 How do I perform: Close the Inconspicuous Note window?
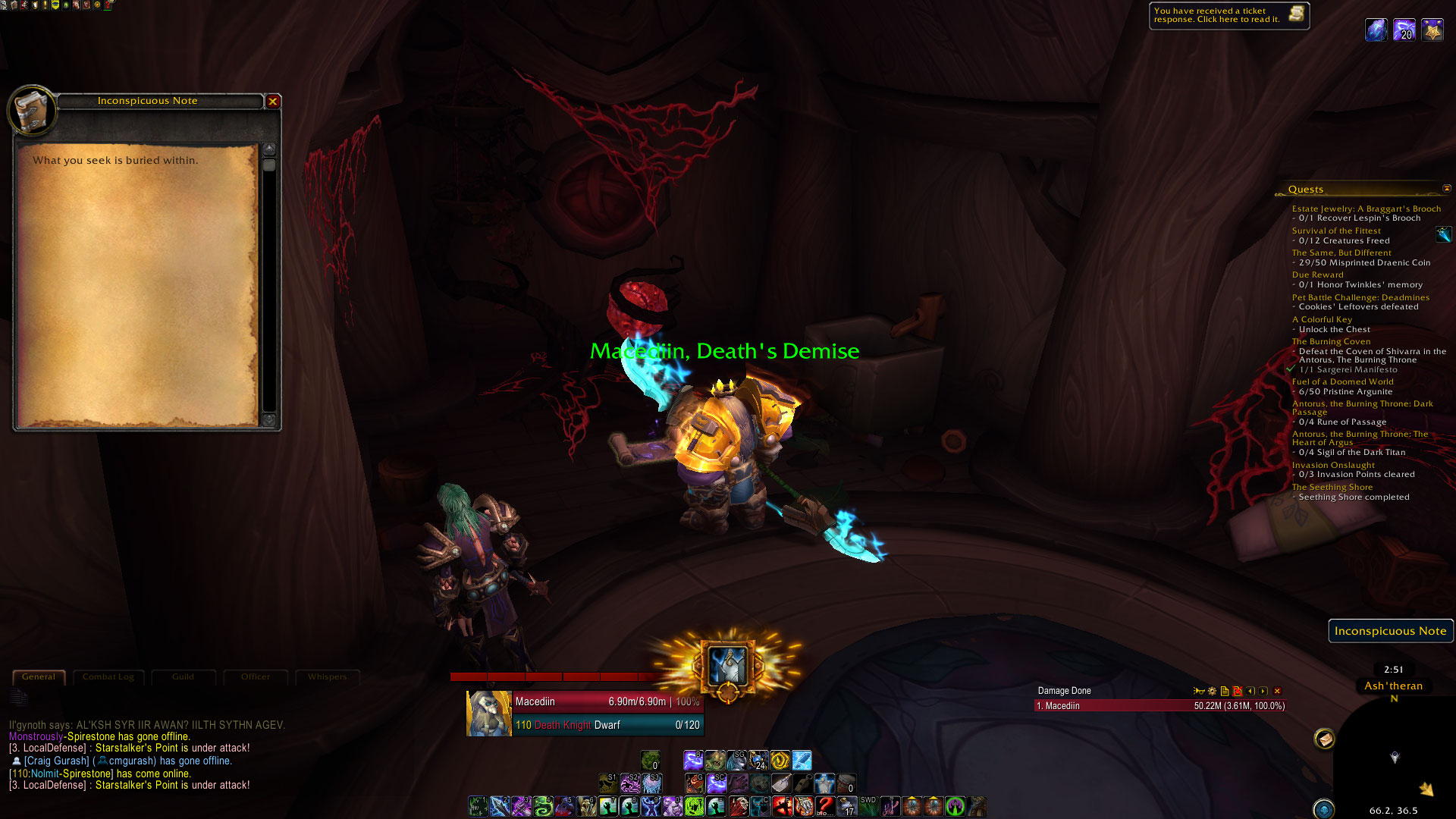pyautogui.click(x=273, y=101)
